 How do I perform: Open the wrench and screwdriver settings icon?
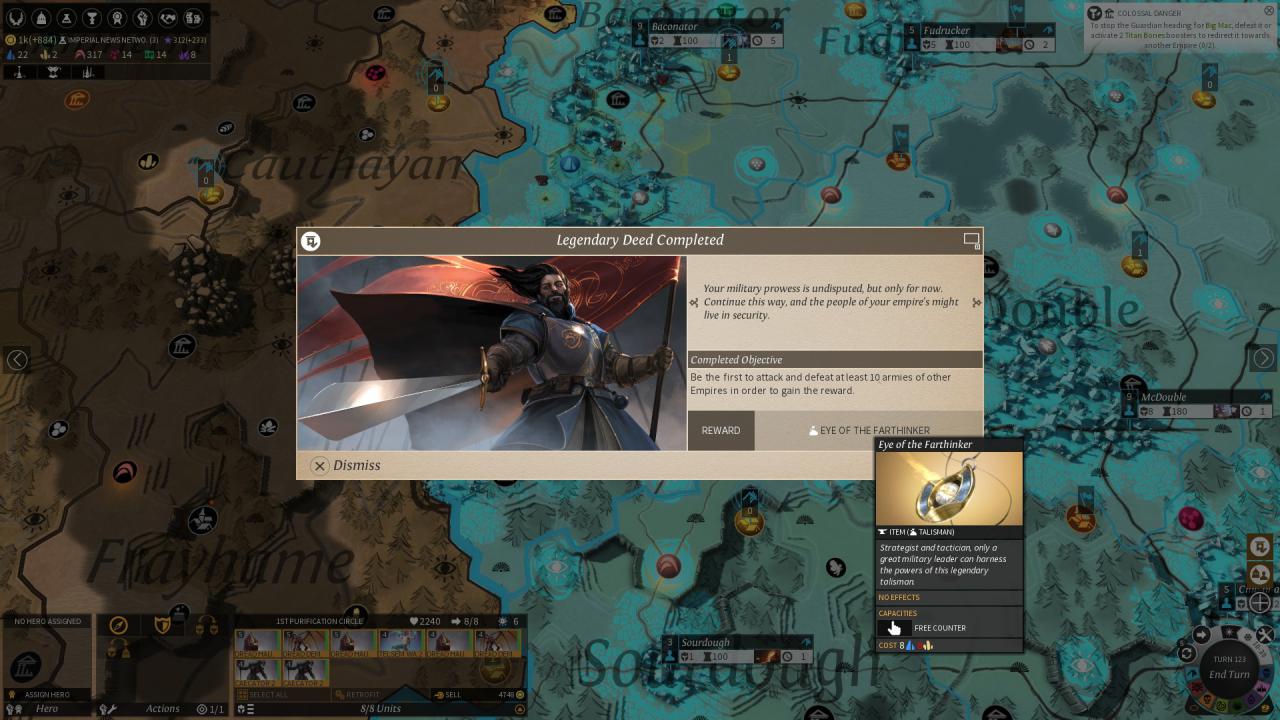[107, 709]
